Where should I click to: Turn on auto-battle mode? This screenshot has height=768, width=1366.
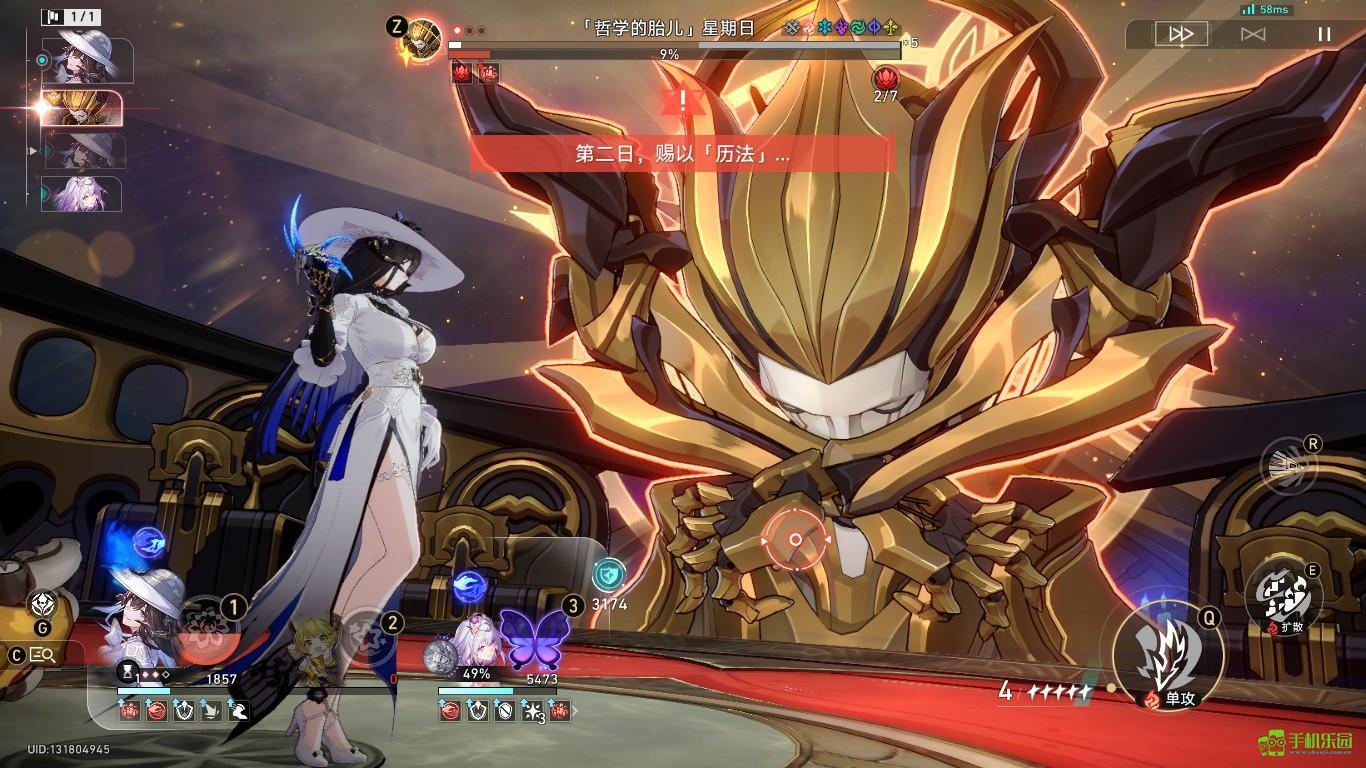1253,34
